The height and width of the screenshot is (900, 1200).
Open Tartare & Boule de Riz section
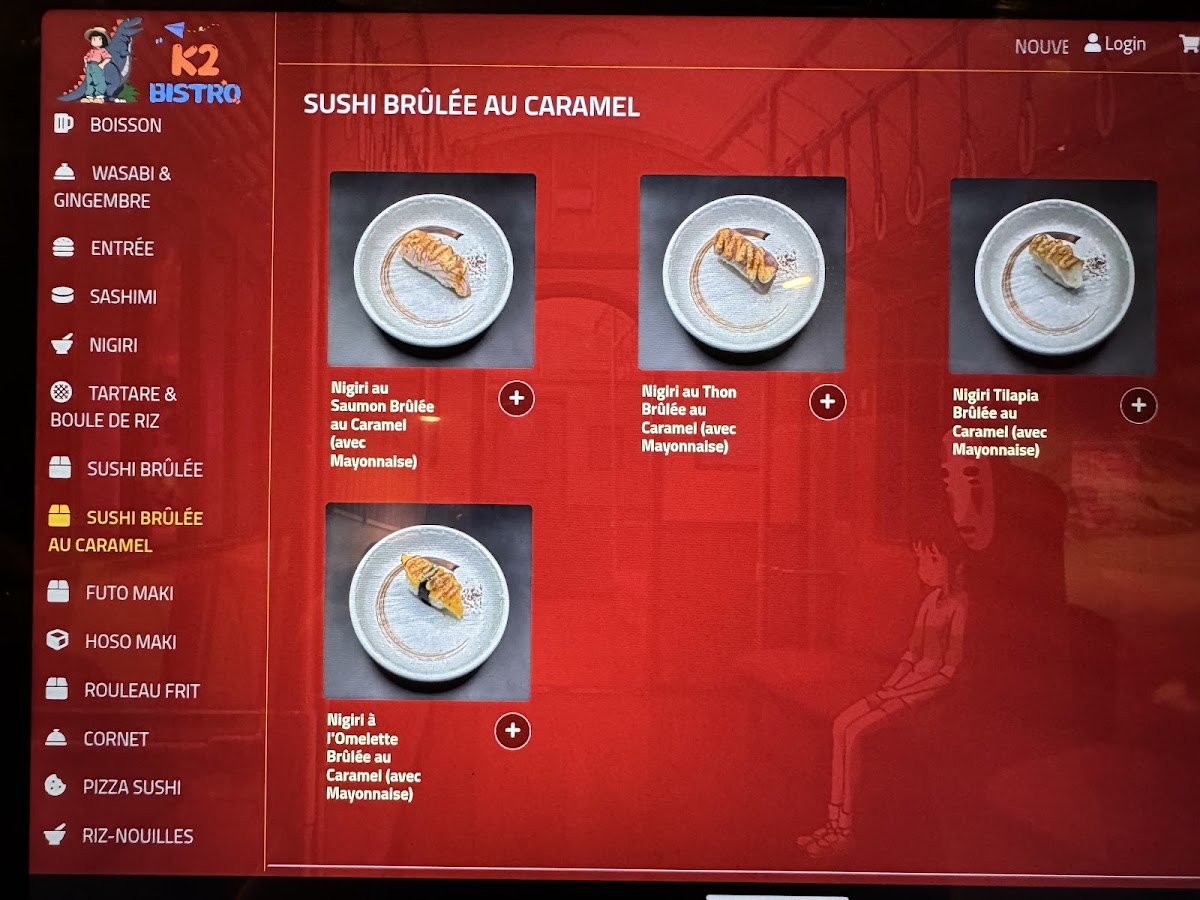114,407
